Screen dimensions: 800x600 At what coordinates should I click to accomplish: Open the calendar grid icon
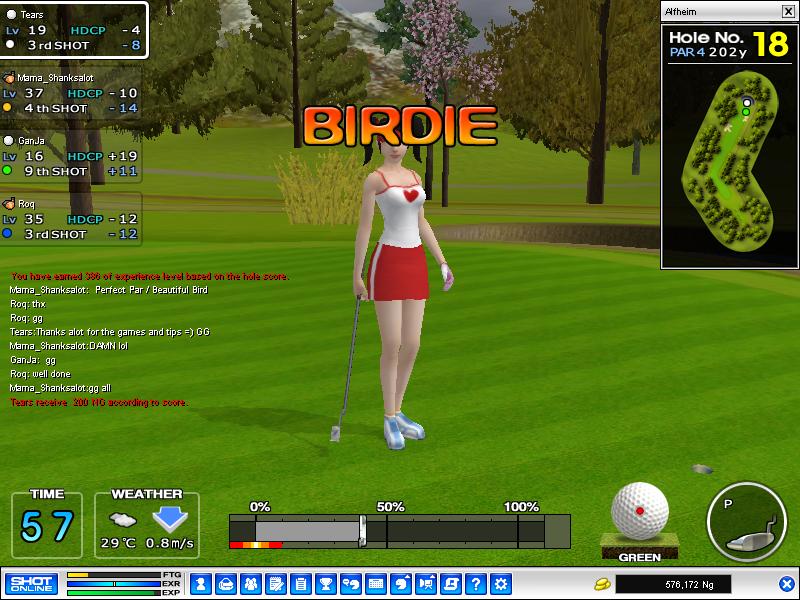click(x=376, y=583)
